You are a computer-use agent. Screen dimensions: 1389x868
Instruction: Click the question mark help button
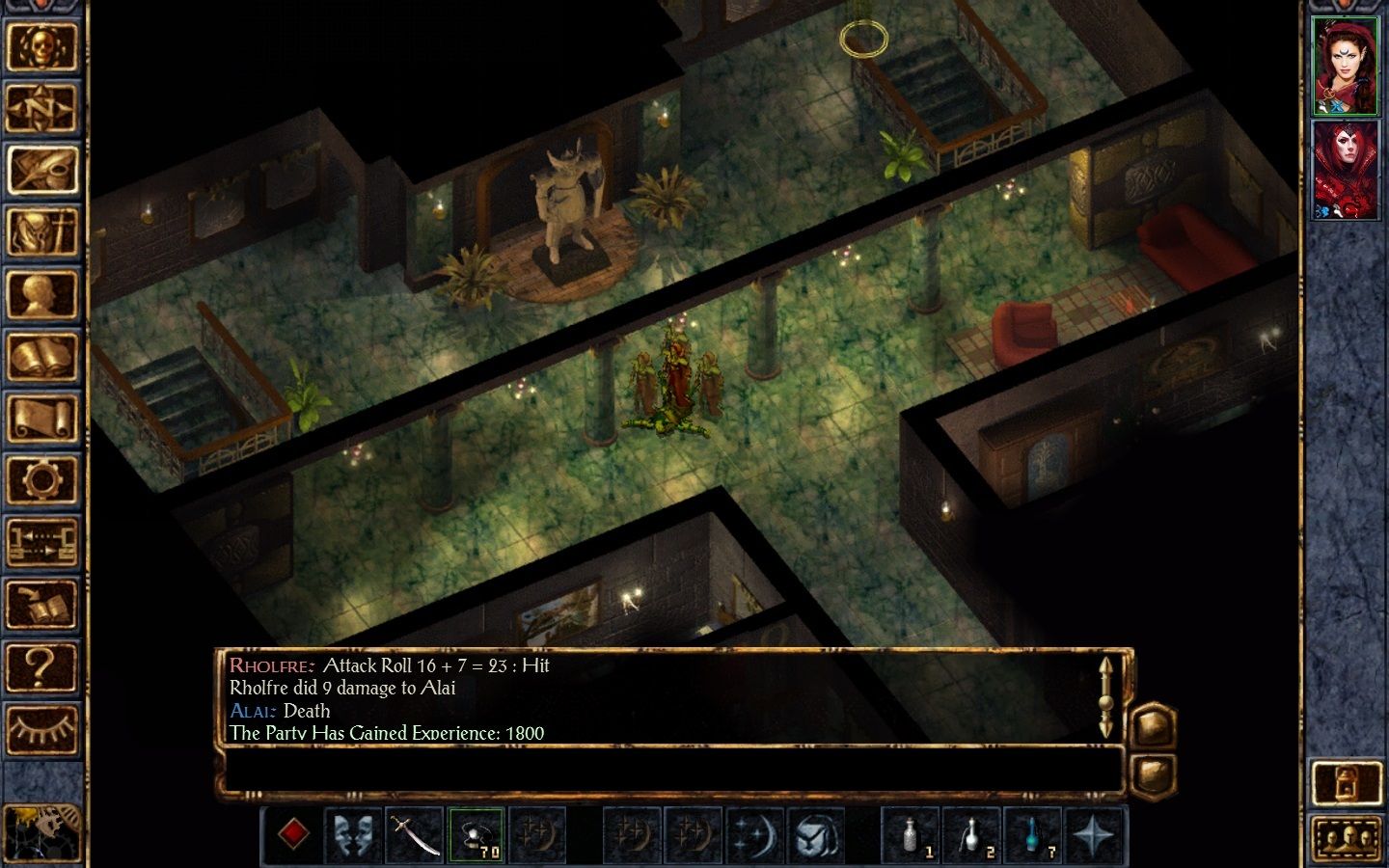(x=41, y=665)
